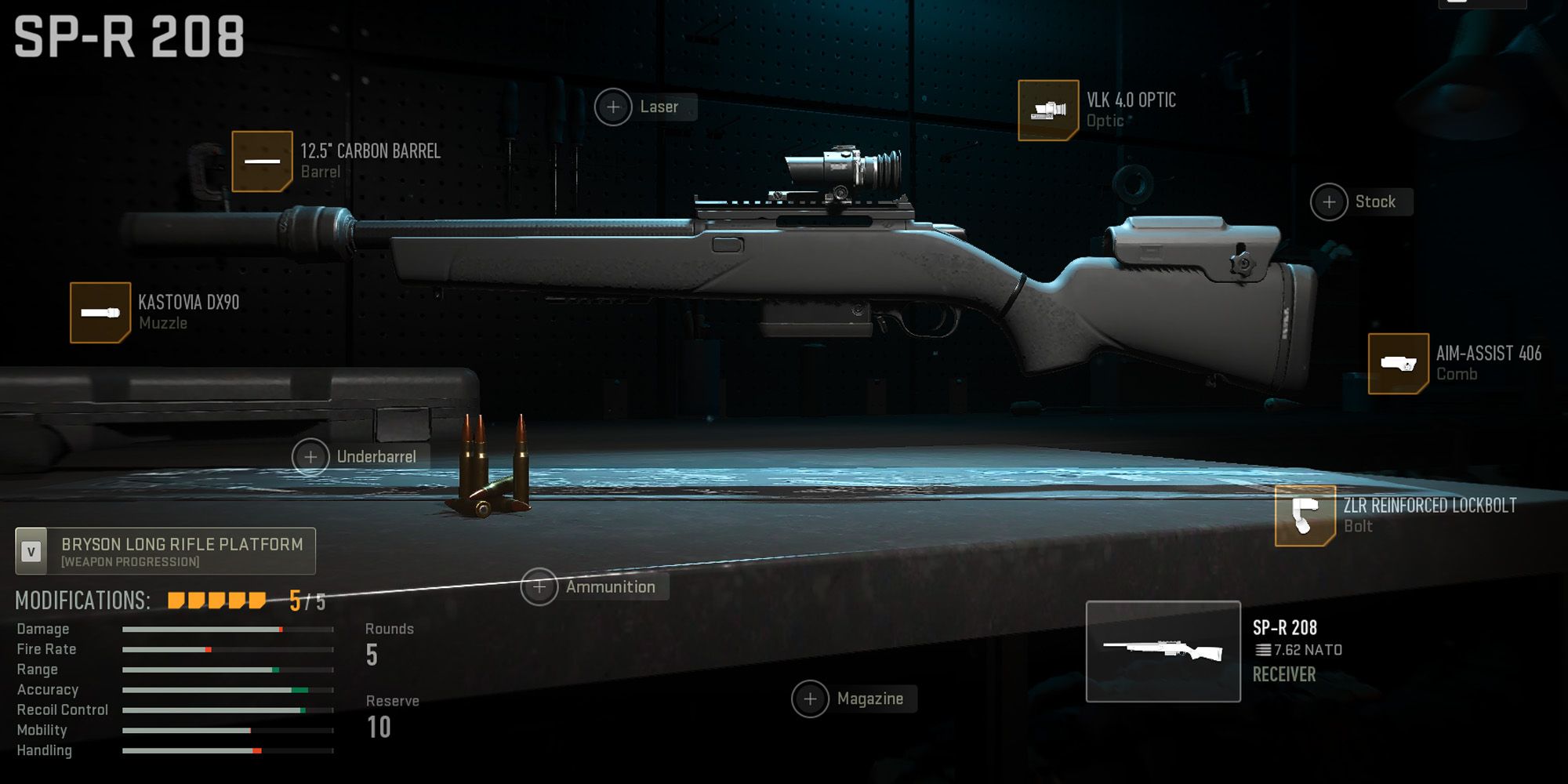Screen dimensions: 1568x784
Task: Click the V key weapon progression icon
Action: tap(31, 550)
